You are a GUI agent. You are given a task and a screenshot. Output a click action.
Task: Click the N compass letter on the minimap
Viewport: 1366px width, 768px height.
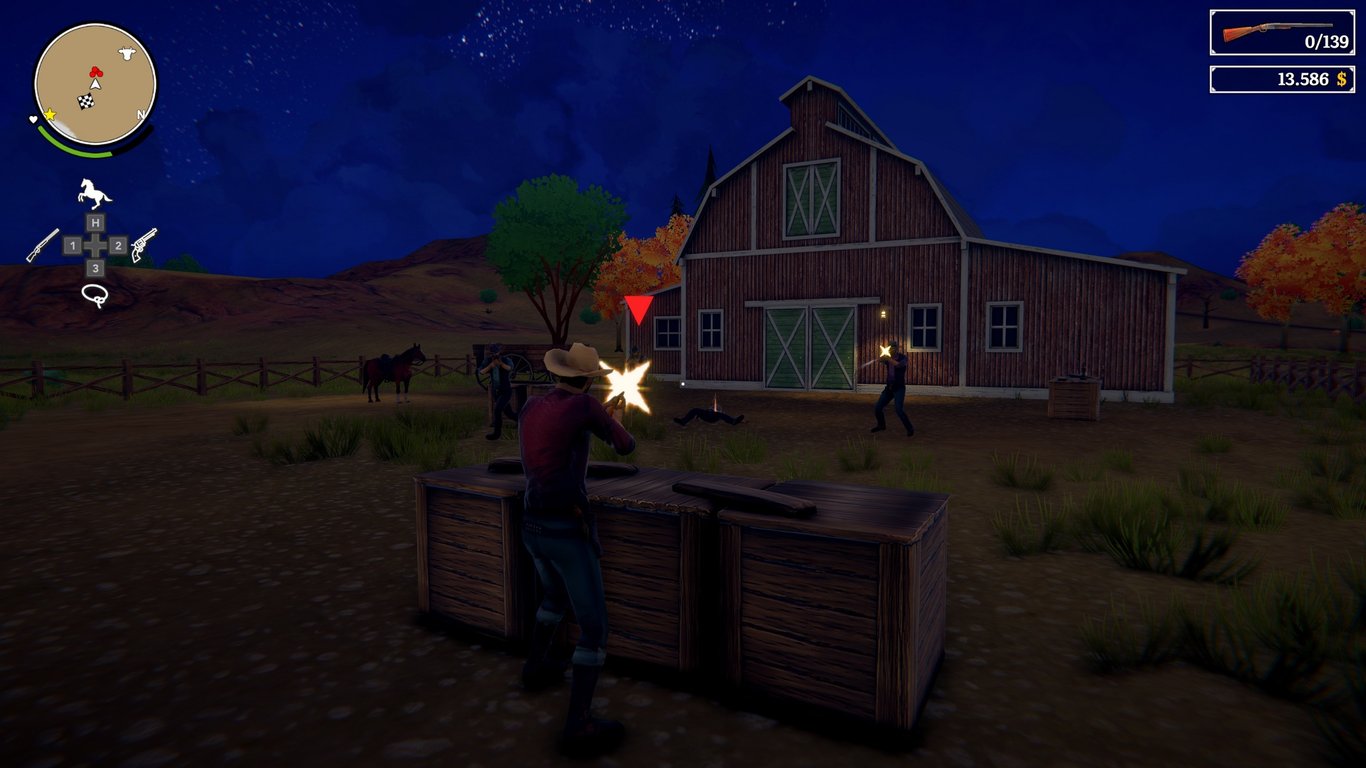(140, 115)
